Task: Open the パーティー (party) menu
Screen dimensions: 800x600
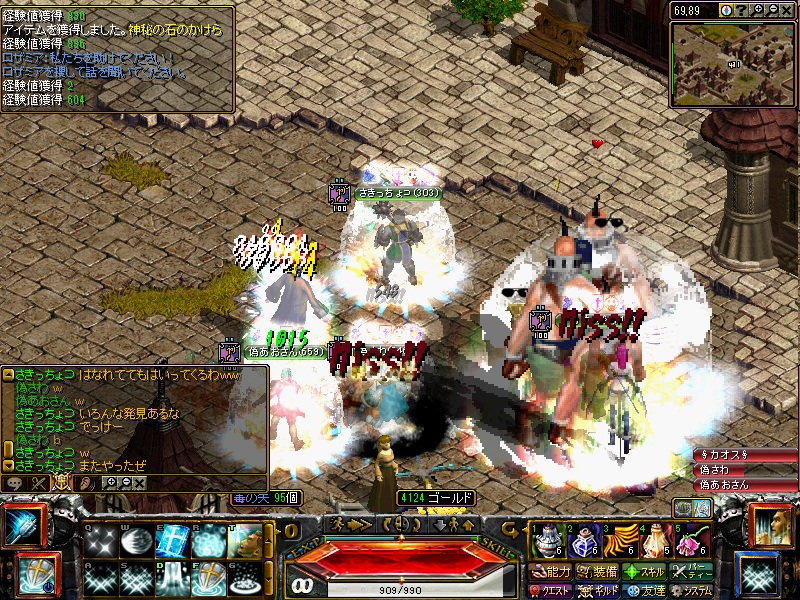Action: pyautogui.click(x=693, y=572)
